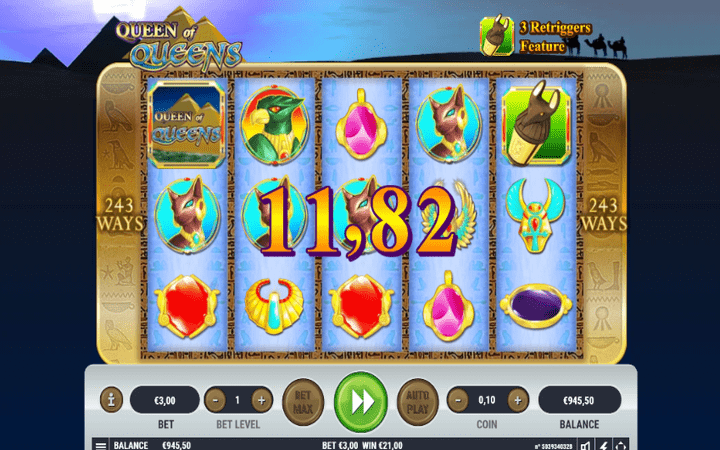Screen dimensions: 720x450
Task: Activate Auto Play
Action: [x=416, y=400]
